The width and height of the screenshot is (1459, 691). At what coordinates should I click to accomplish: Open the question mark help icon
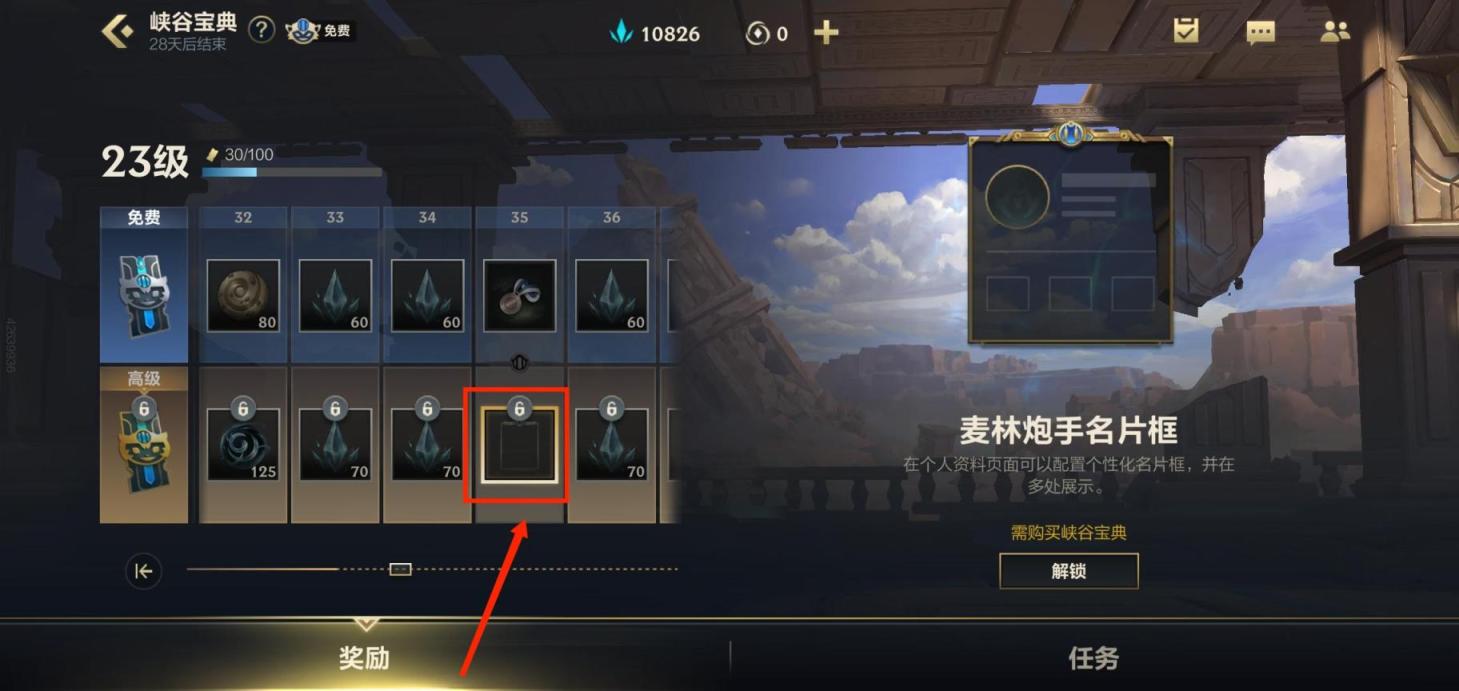point(261,30)
